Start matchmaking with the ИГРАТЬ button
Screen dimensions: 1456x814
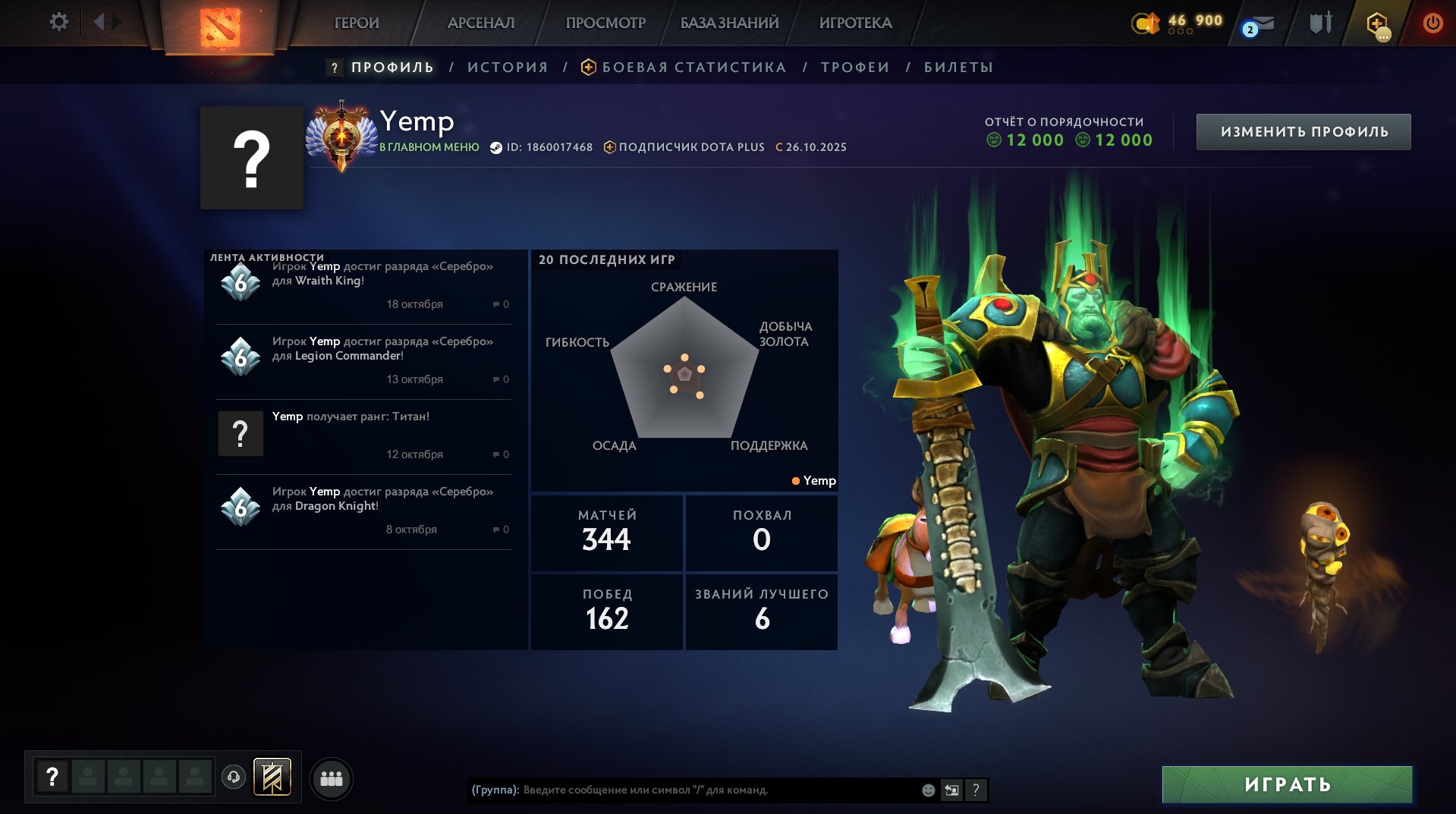coord(1287,784)
